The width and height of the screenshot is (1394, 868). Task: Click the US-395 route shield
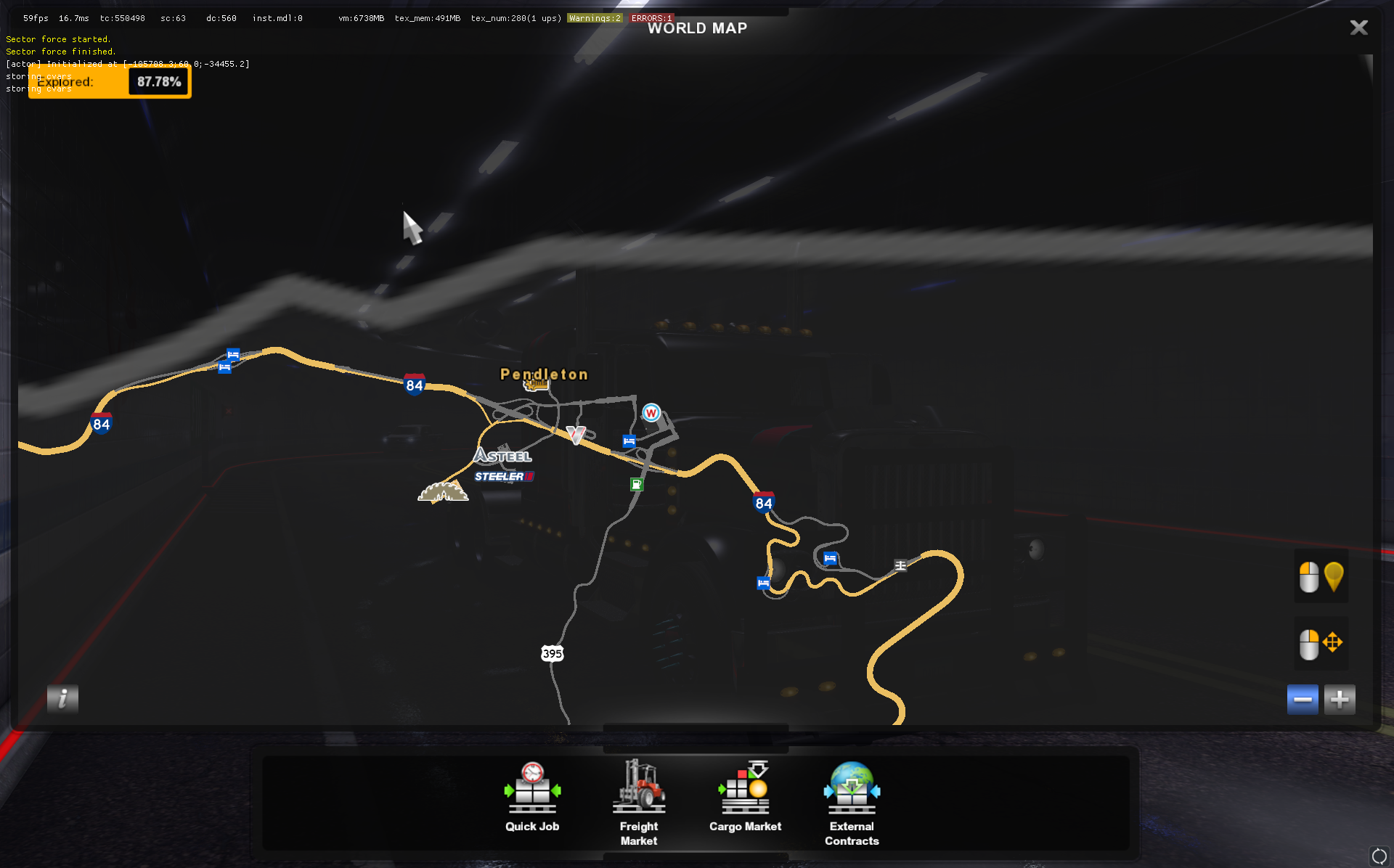click(x=553, y=652)
